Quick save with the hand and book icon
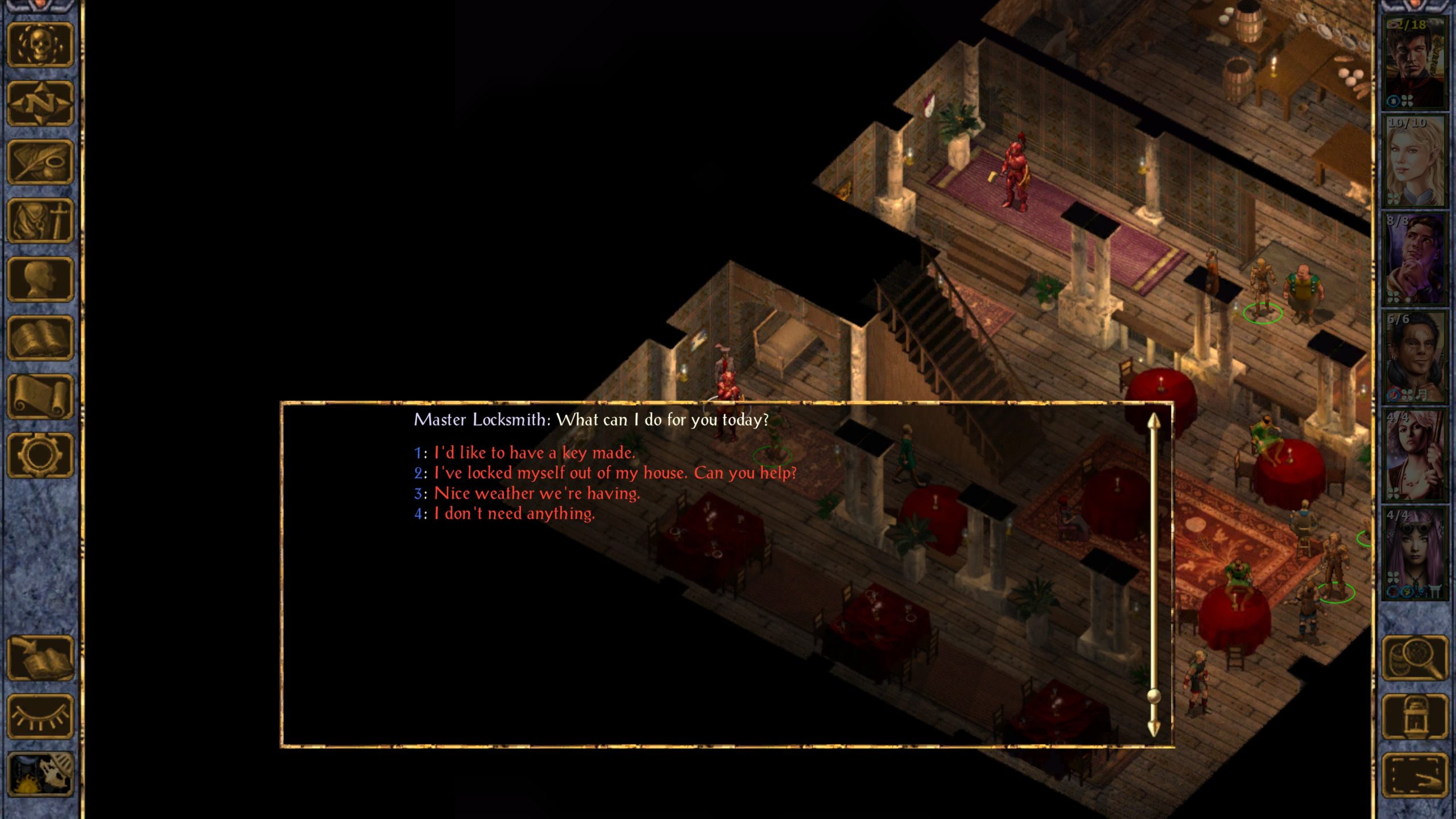The height and width of the screenshot is (819, 1456). click(x=40, y=658)
